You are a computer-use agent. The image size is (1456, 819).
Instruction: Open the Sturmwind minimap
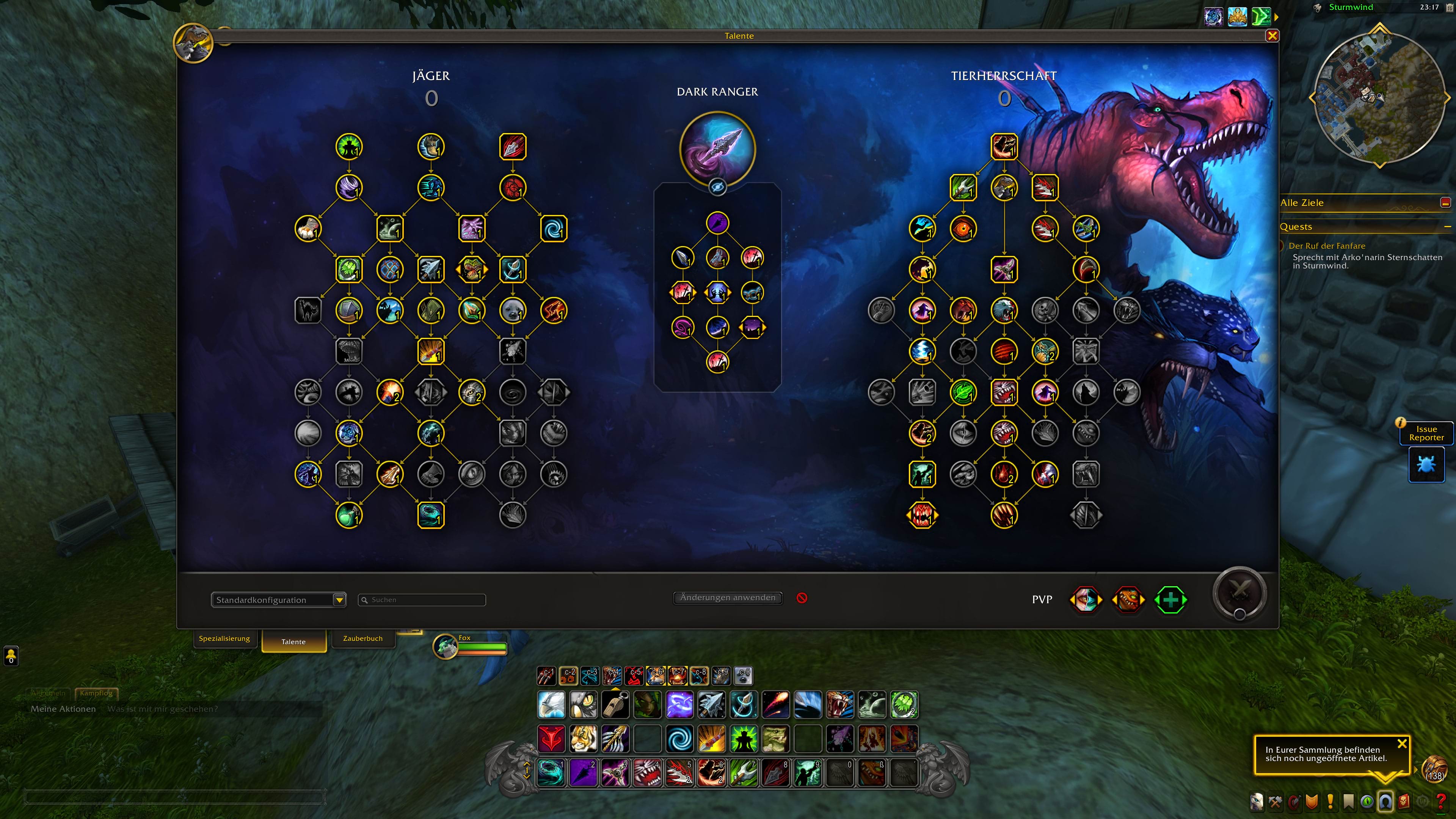(1379, 97)
